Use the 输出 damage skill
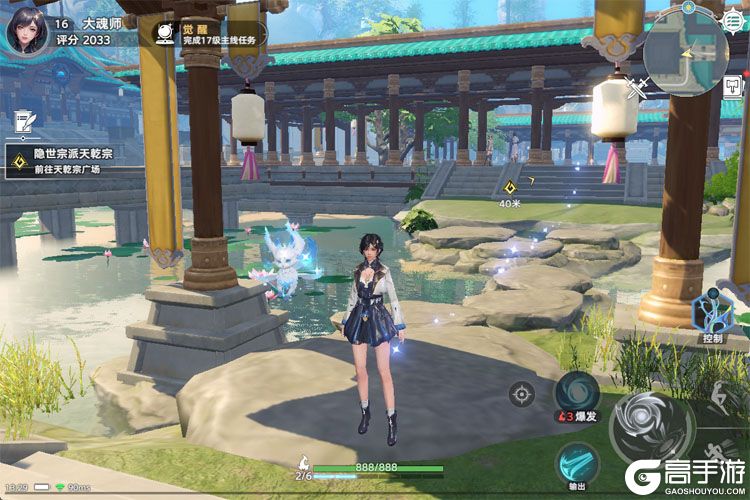The height and width of the screenshot is (500, 750). [578, 463]
